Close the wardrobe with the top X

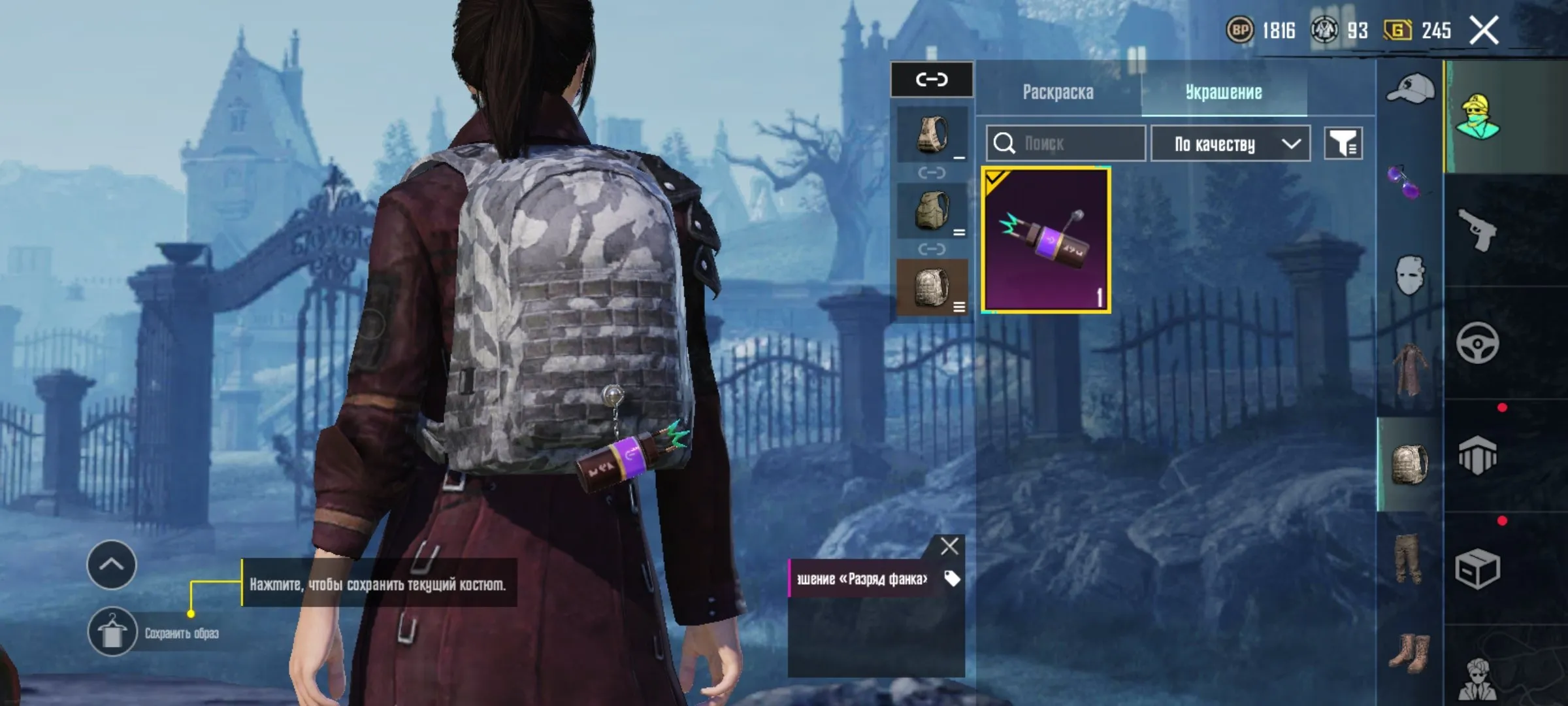point(1484,31)
